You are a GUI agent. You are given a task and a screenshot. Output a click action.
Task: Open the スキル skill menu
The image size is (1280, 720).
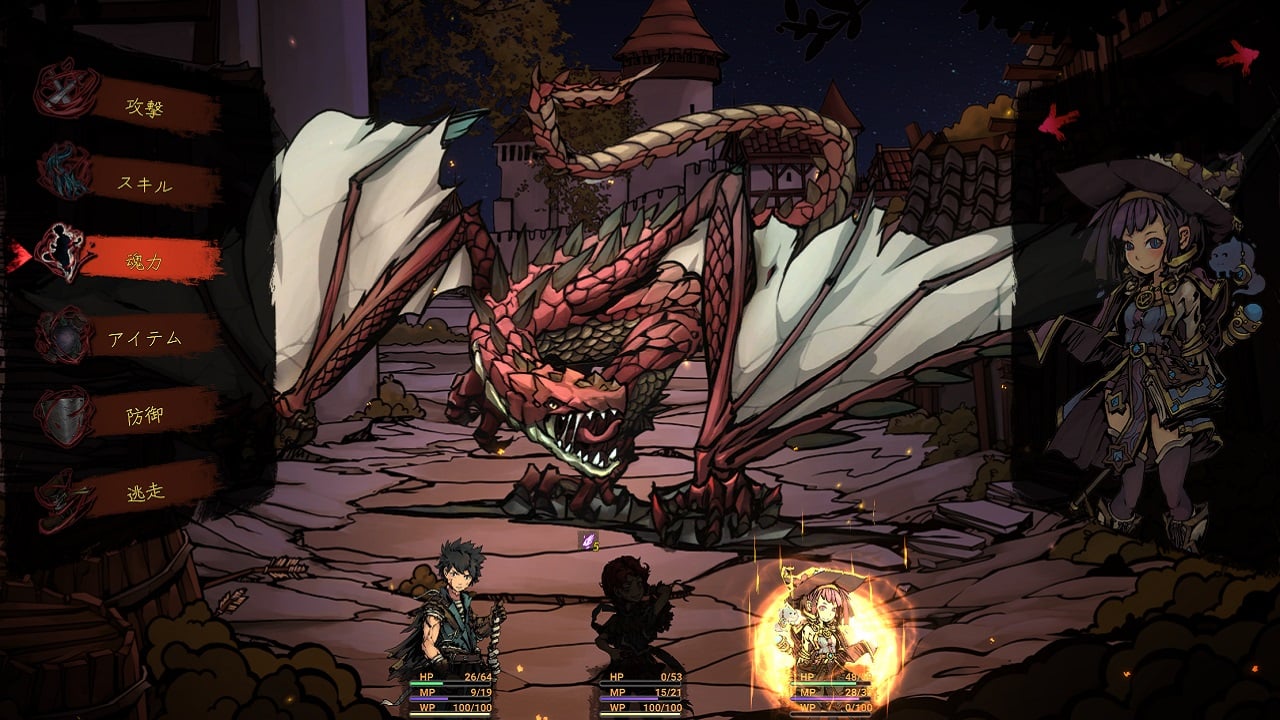145,185
